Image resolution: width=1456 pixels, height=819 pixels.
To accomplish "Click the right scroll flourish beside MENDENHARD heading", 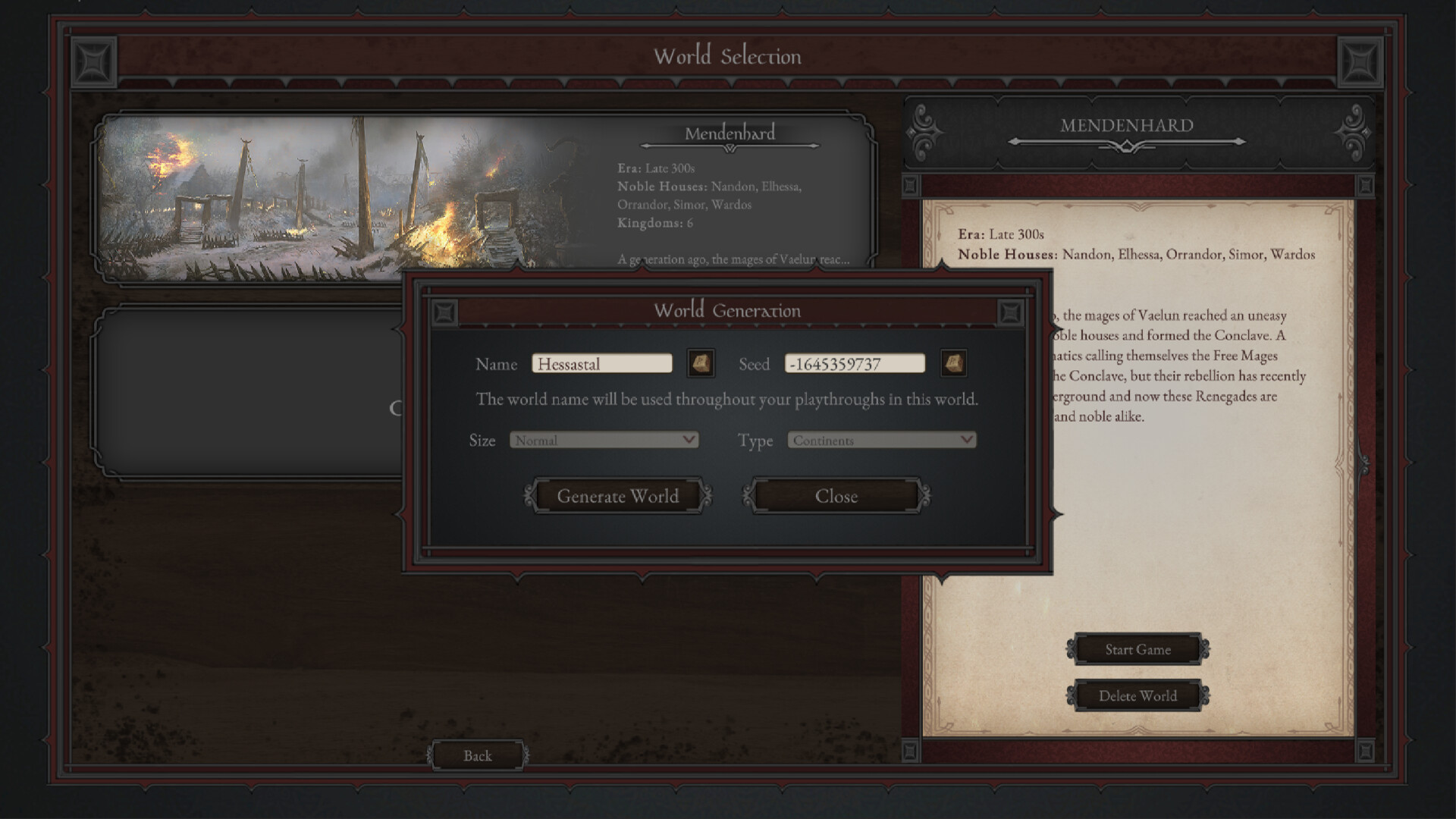I will (1353, 131).
